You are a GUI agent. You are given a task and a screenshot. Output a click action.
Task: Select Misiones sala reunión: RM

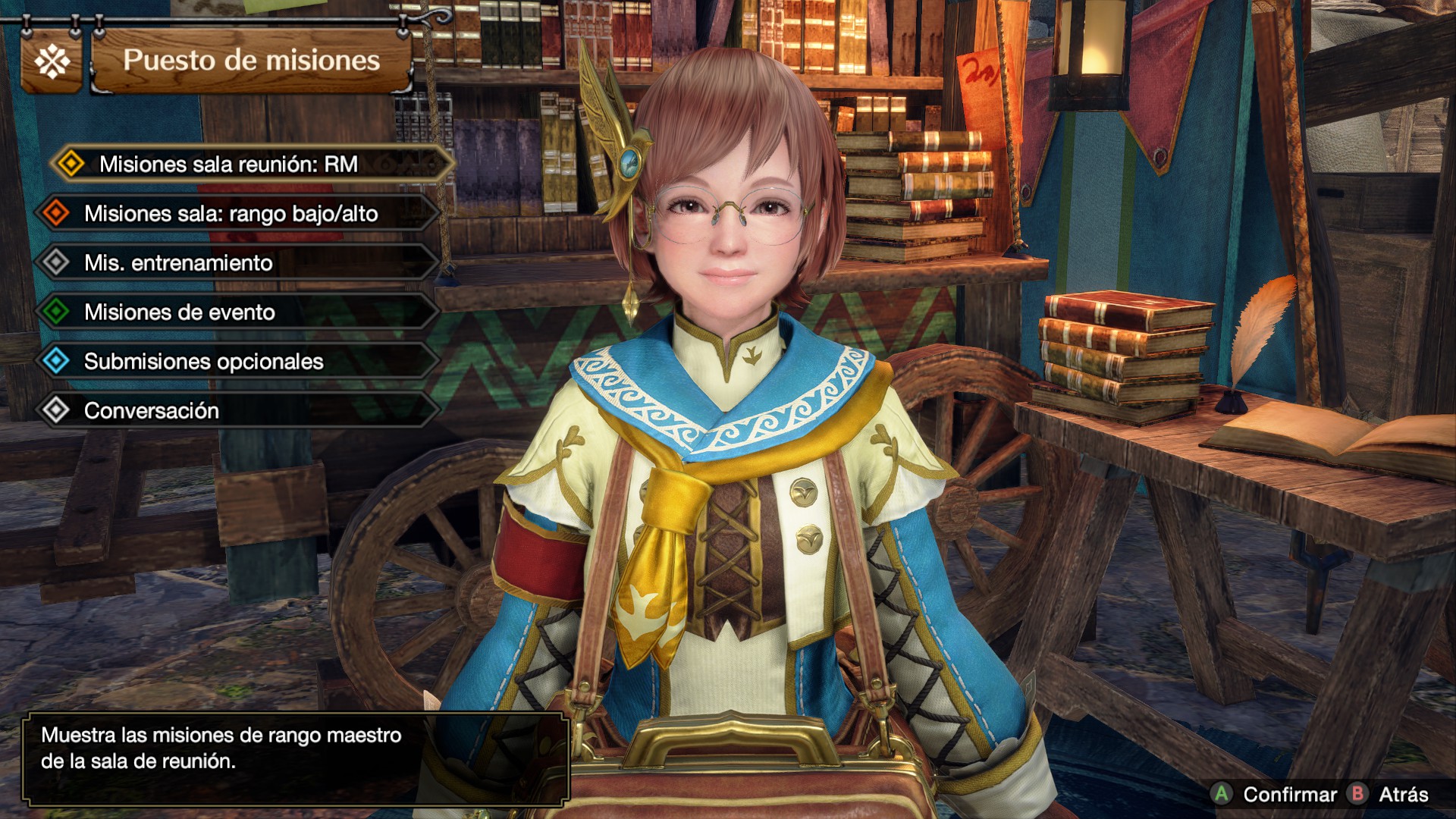click(228, 165)
